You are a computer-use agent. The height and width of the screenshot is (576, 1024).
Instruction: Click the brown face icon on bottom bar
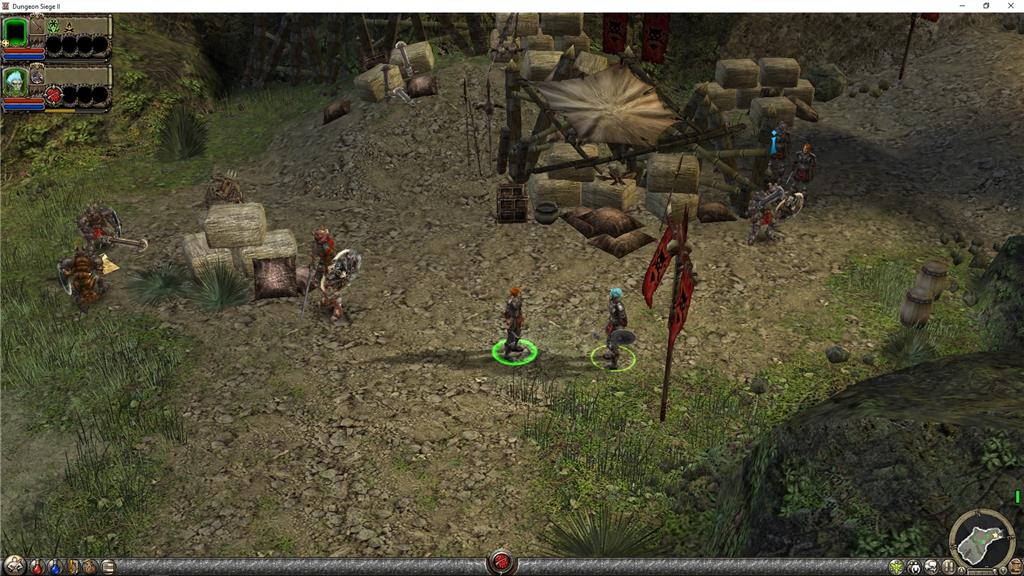pos(90,567)
